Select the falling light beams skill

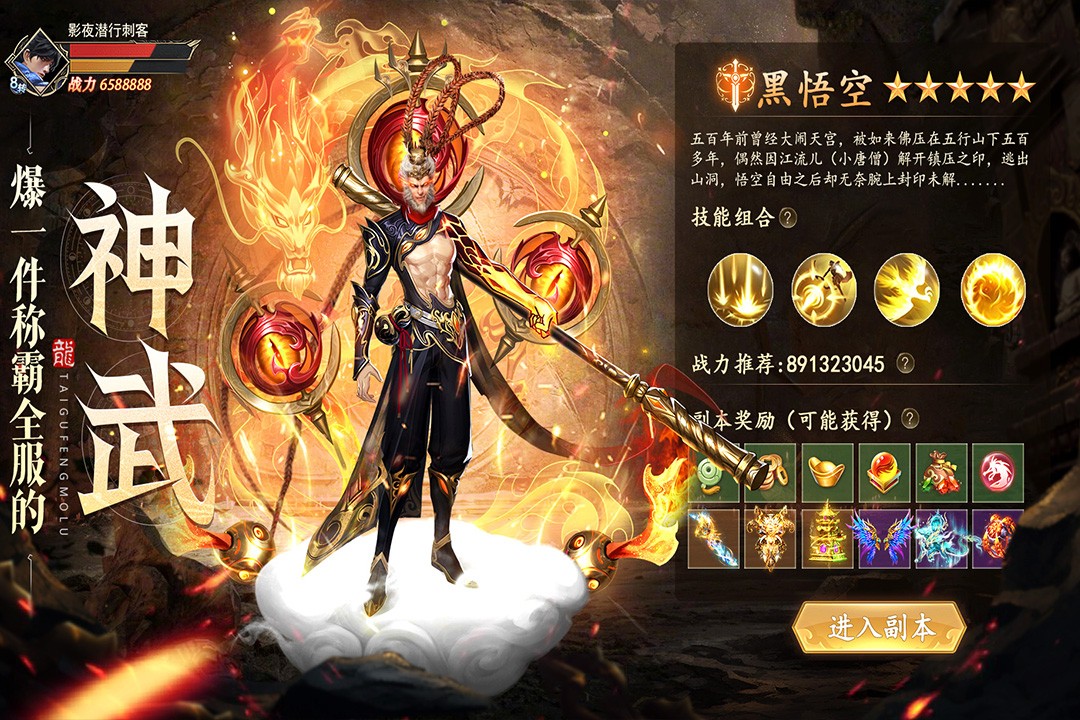739,290
